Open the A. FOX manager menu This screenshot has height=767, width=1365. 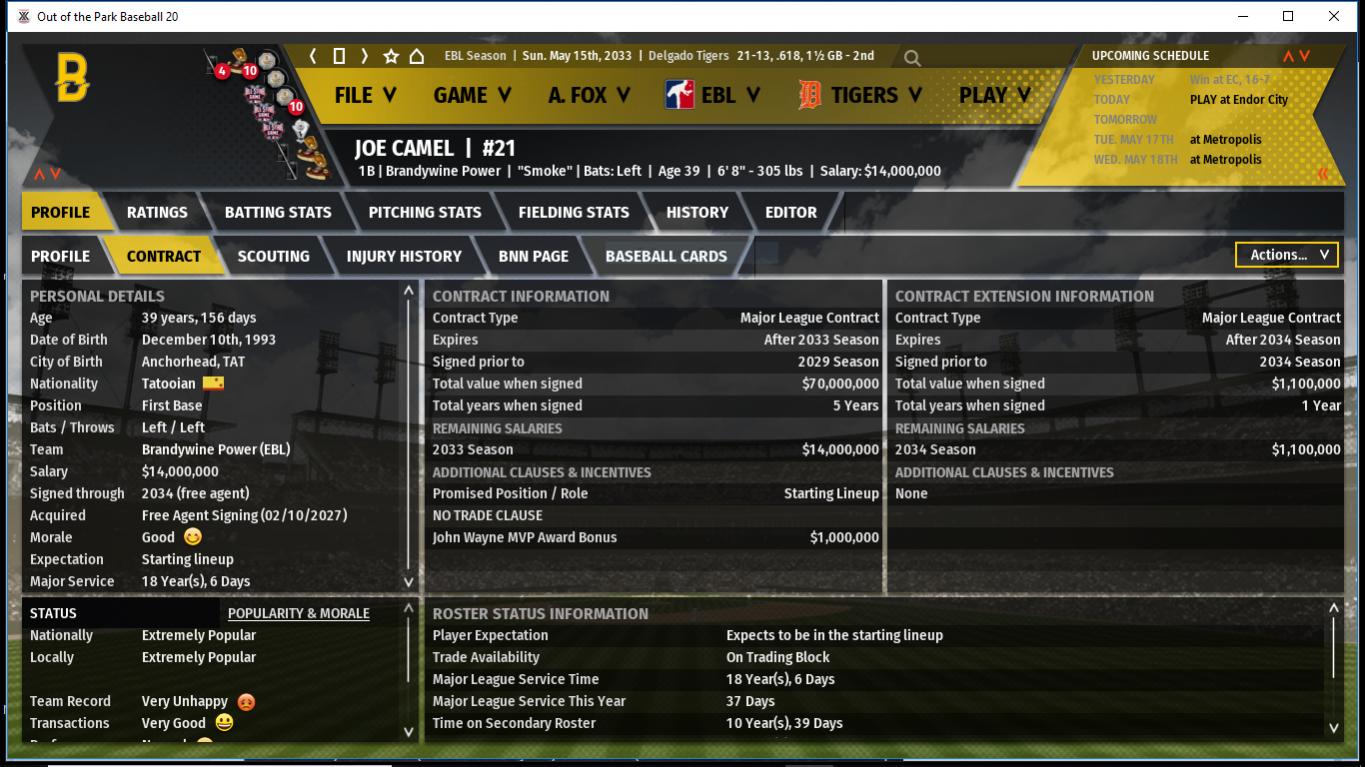point(588,95)
